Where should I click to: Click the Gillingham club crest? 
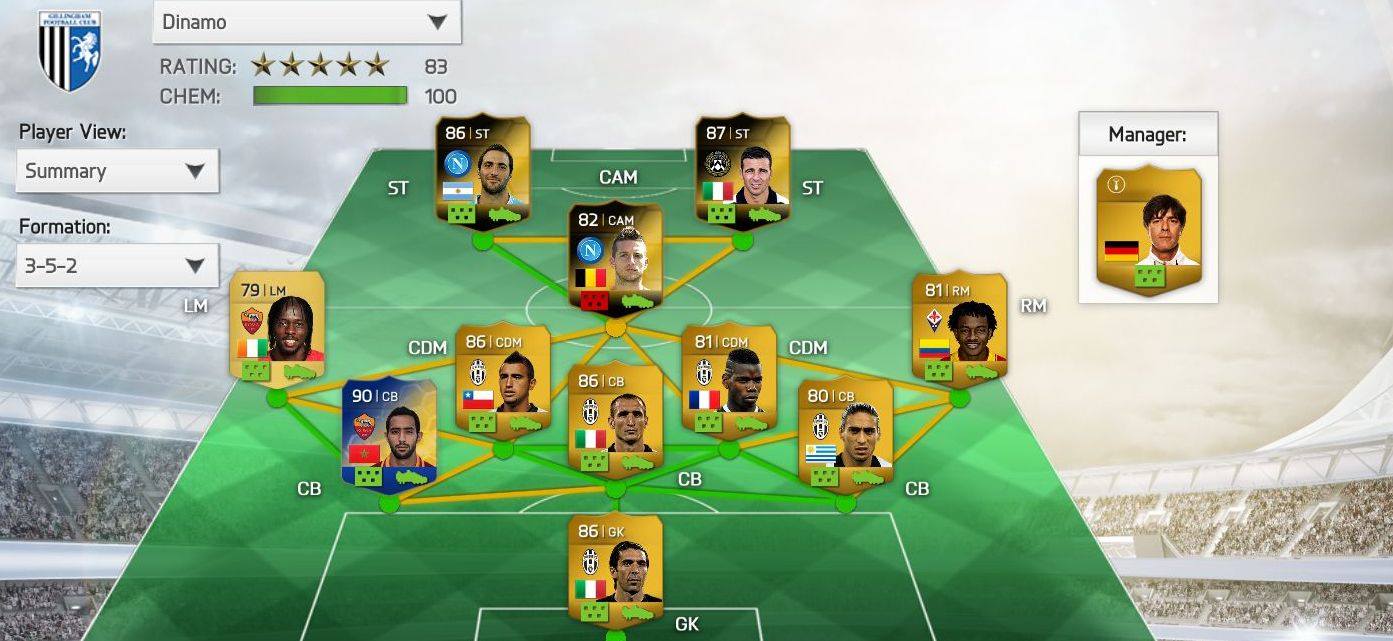coord(70,50)
